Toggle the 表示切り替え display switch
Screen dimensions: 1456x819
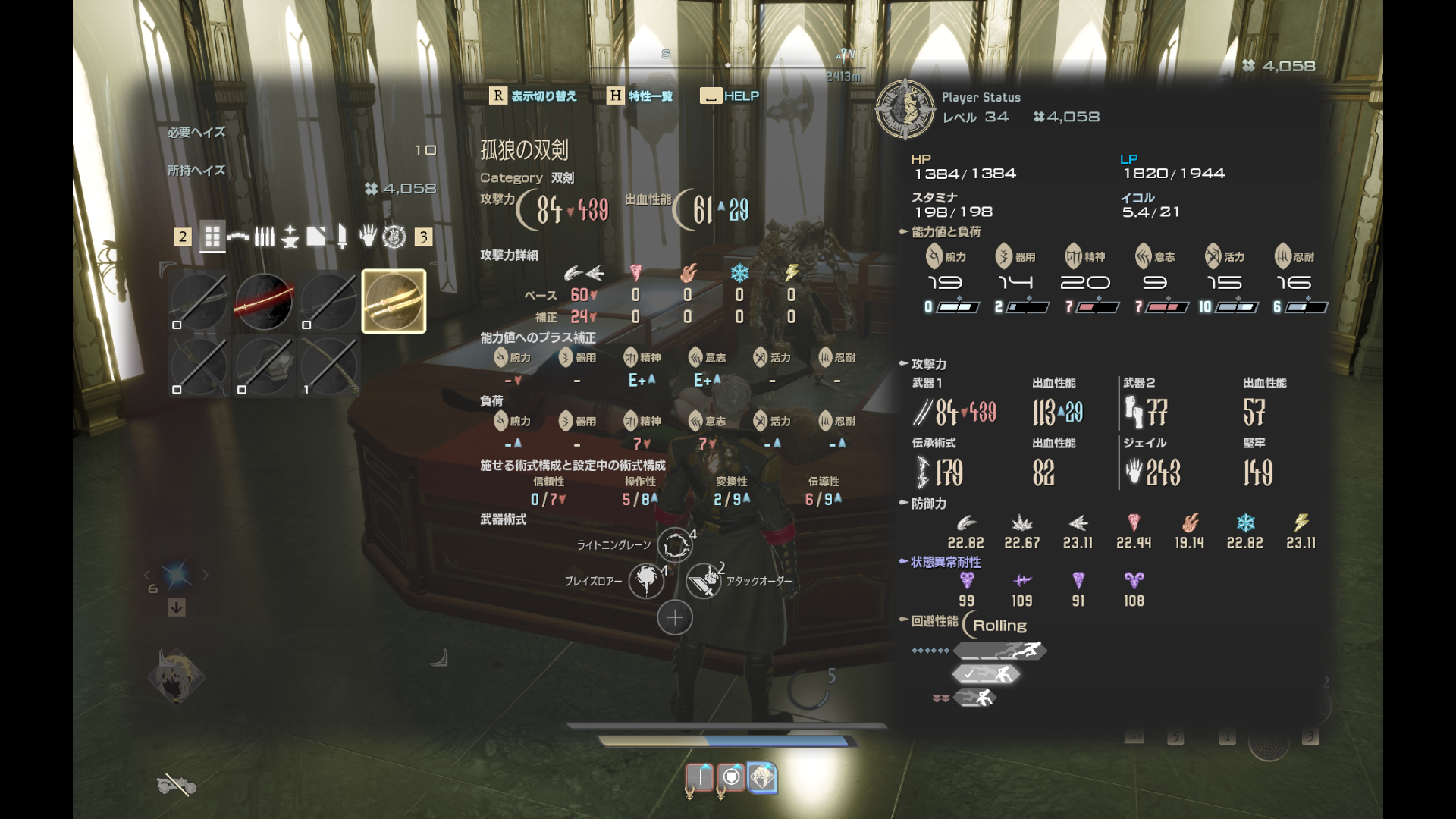click(533, 96)
